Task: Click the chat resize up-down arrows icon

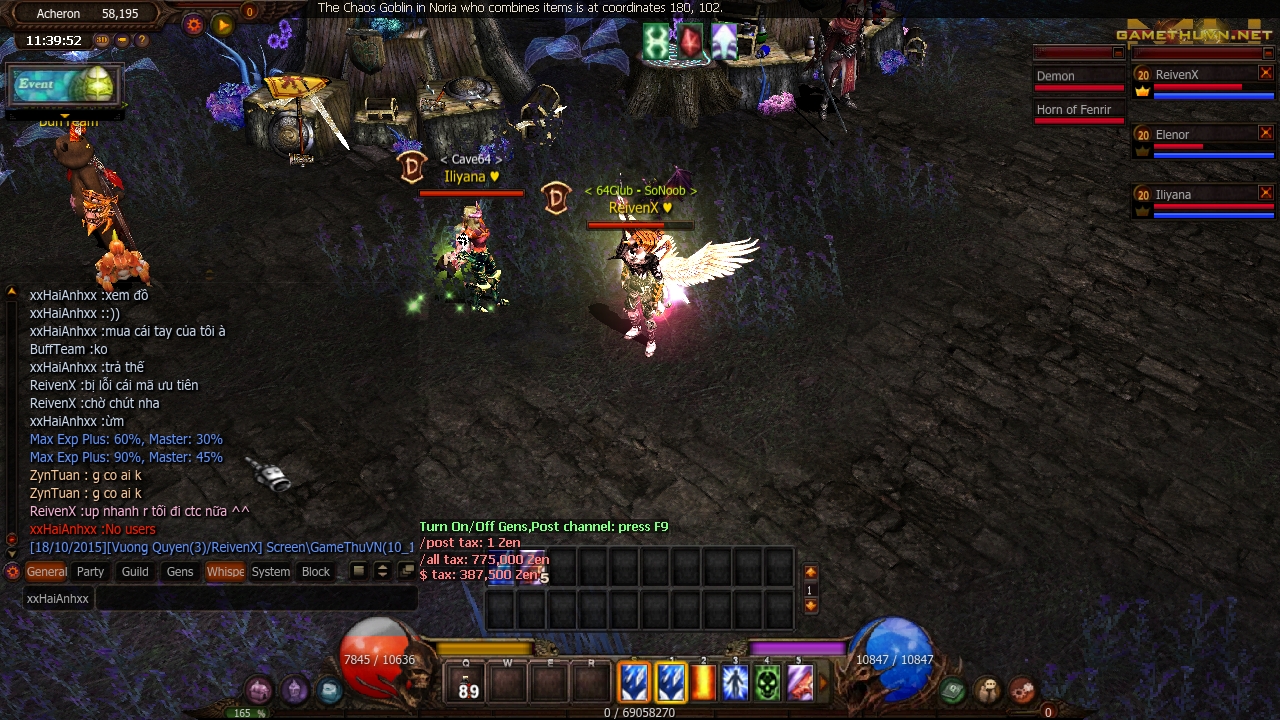Action: 382,570
